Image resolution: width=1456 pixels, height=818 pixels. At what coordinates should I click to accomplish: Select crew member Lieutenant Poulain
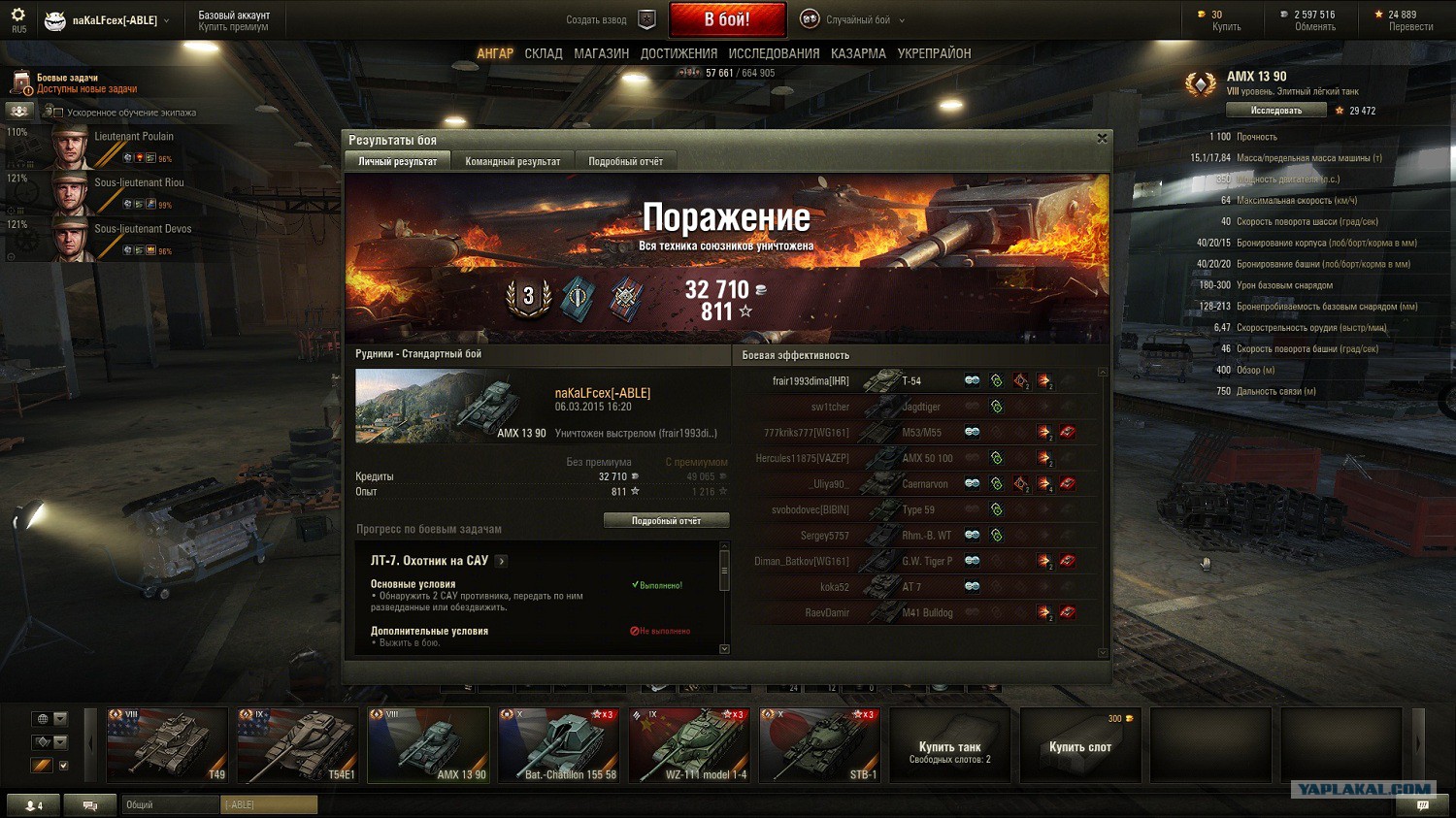134,137
